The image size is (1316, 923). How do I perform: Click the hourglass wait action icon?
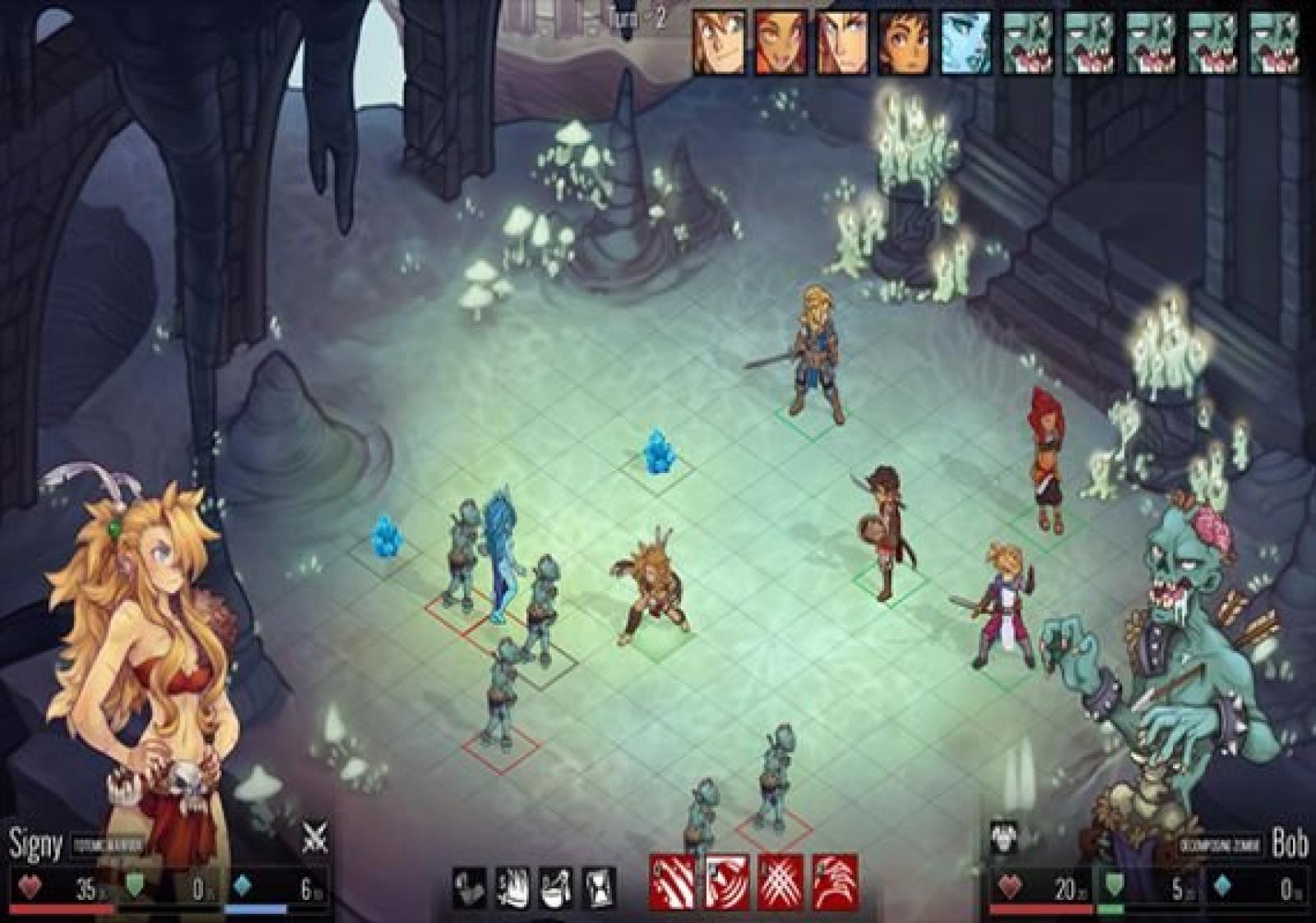click(600, 888)
